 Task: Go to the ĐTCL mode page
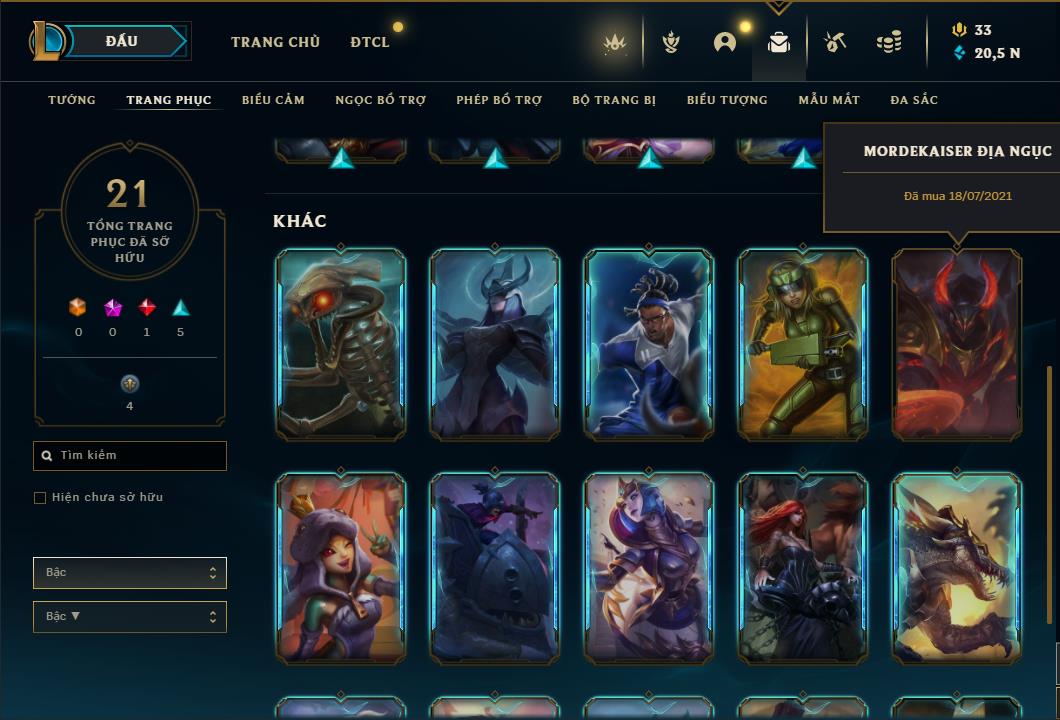[370, 42]
